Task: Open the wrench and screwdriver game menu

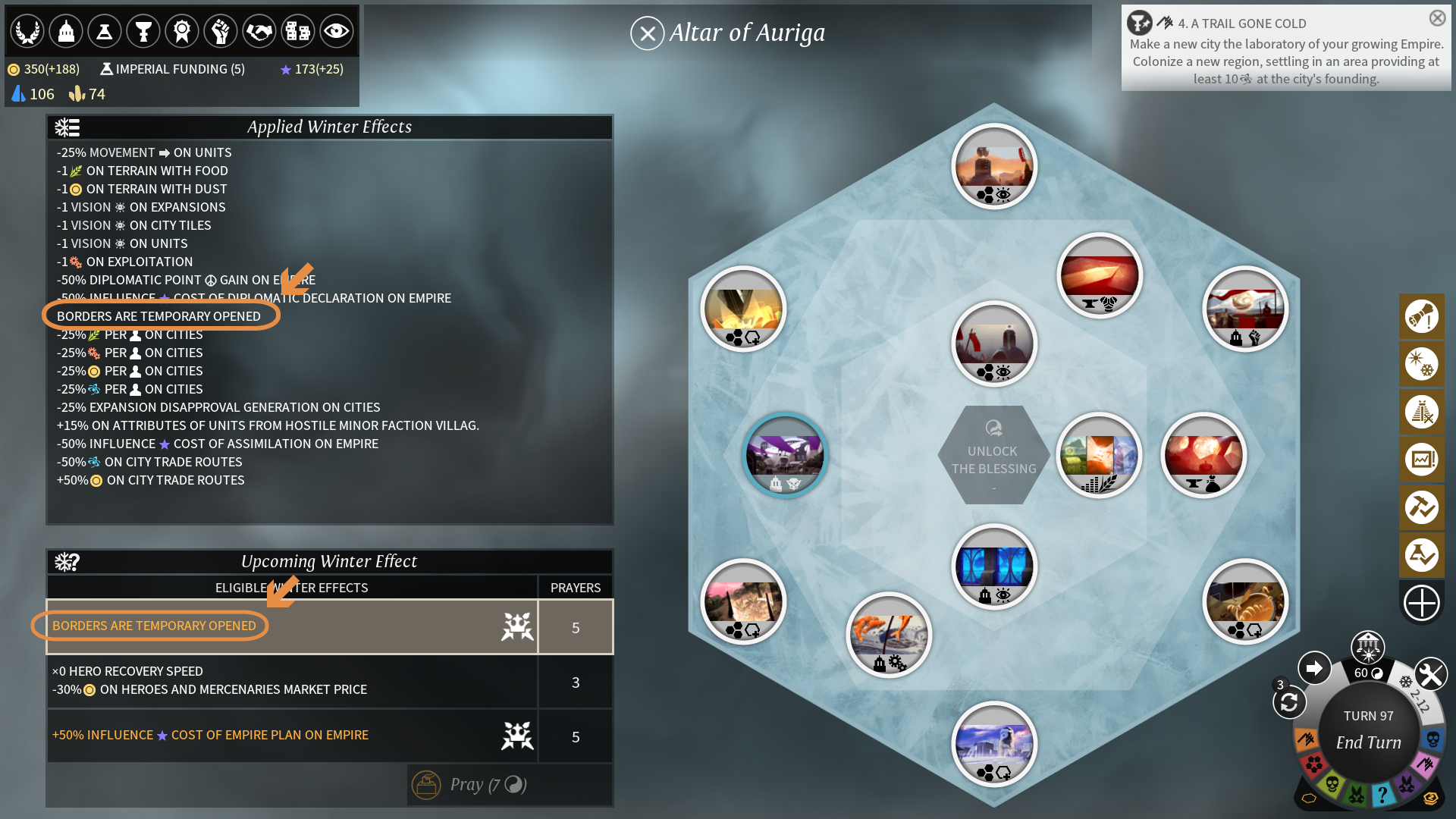Action: point(1430,674)
